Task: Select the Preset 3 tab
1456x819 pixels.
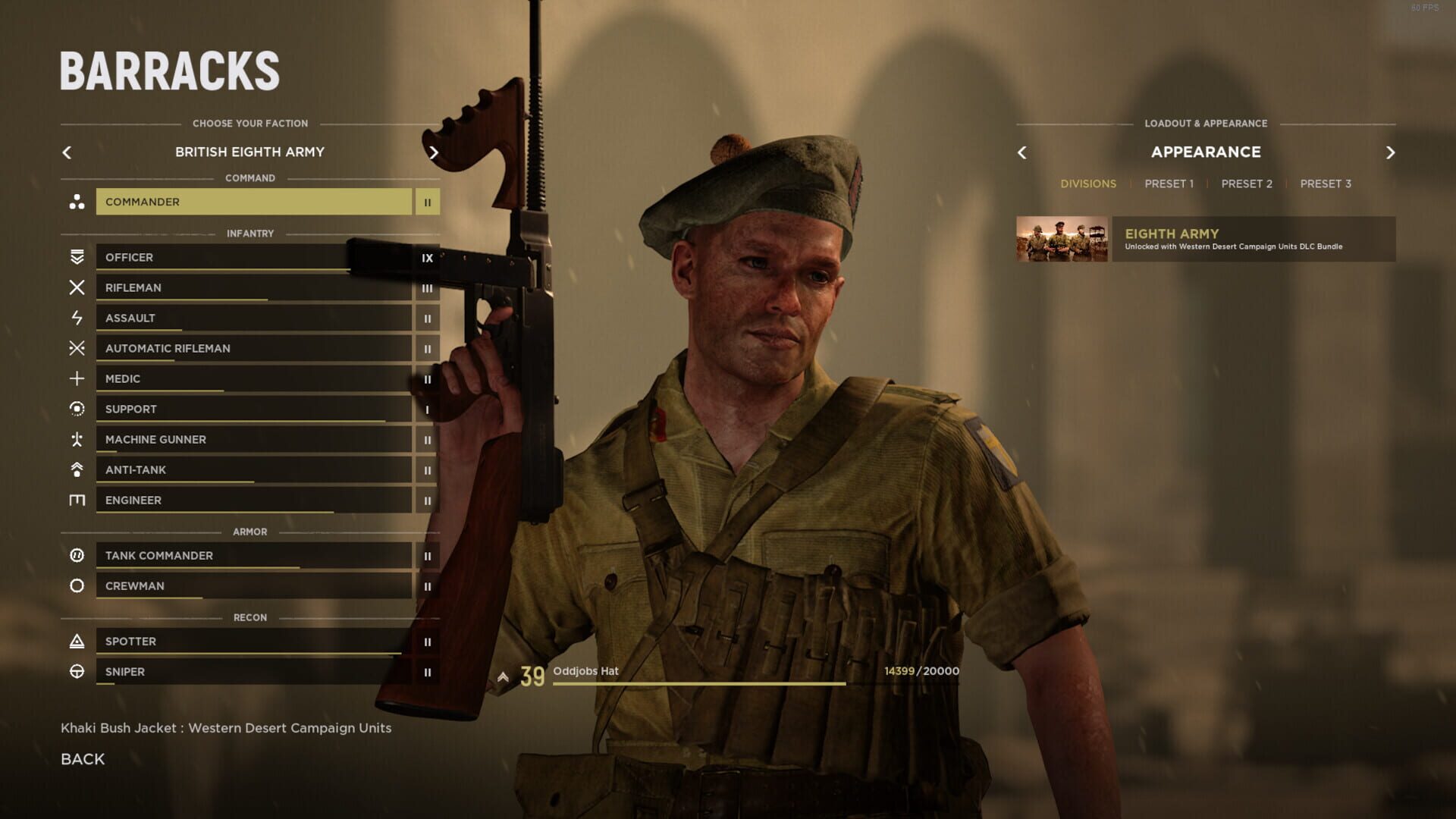Action: click(x=1325, y=183)
